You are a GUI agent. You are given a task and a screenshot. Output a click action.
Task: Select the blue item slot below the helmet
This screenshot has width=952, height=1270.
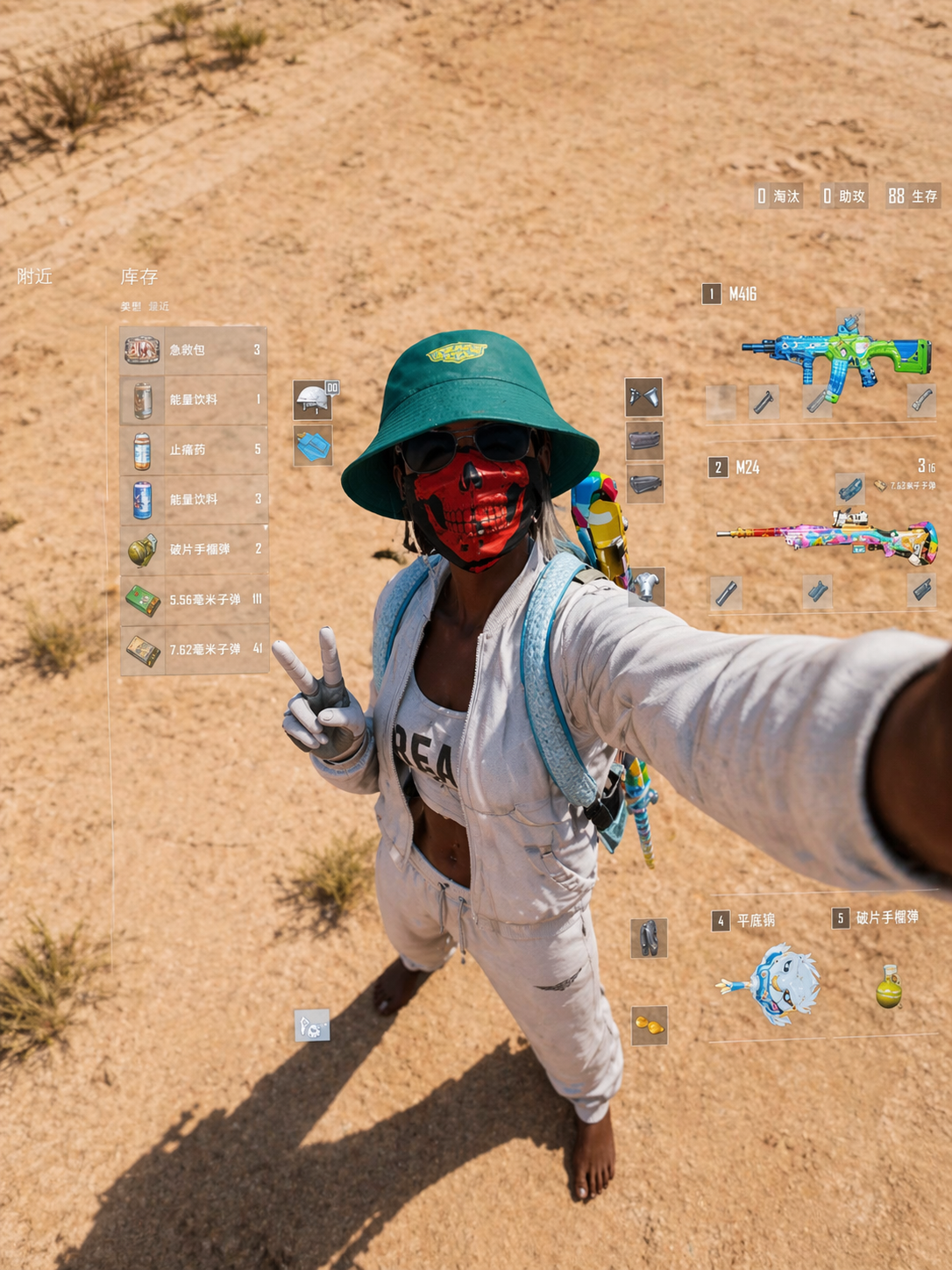(313, 446)
